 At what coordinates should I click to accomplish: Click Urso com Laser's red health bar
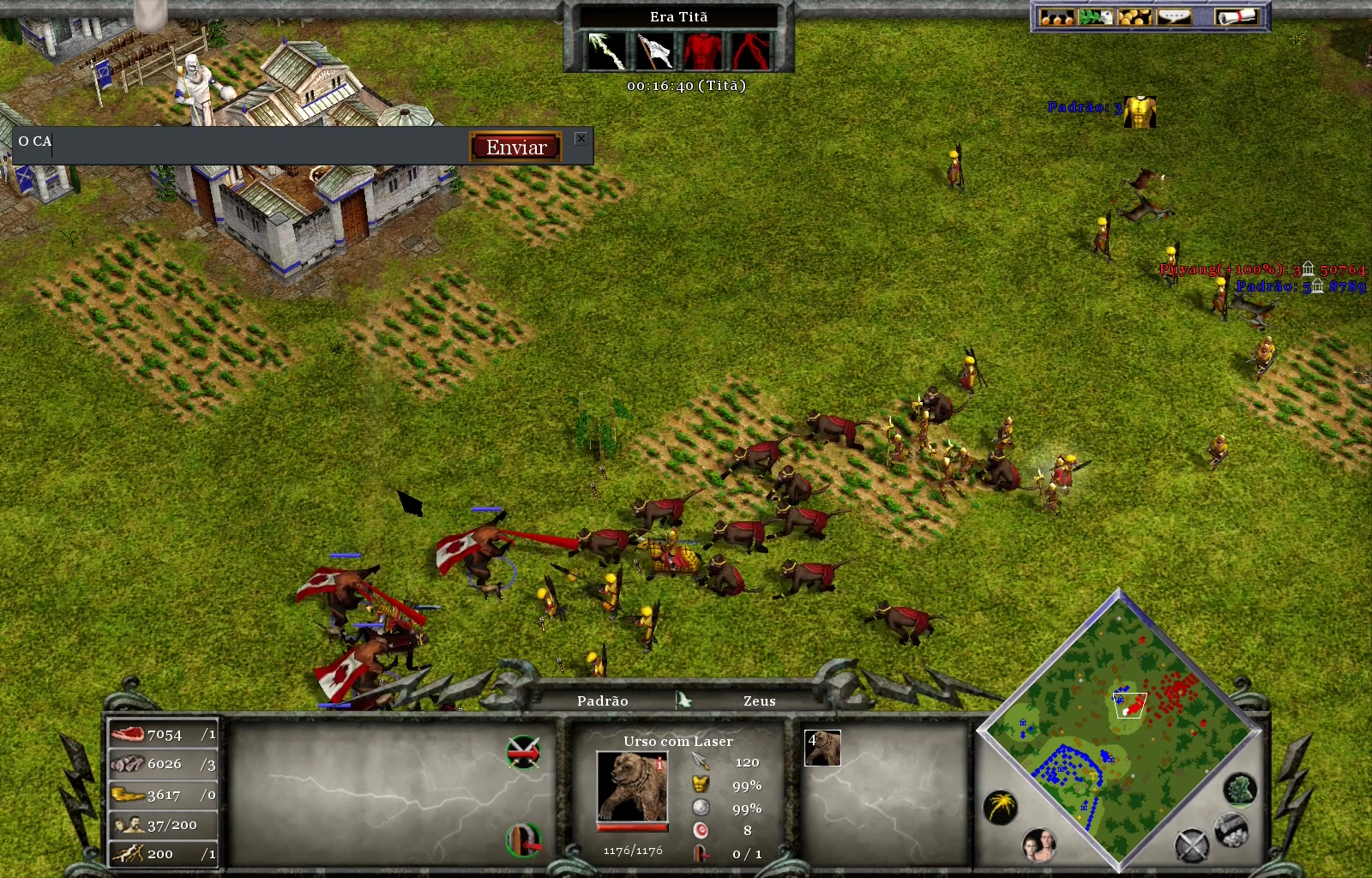pos(632,827)
